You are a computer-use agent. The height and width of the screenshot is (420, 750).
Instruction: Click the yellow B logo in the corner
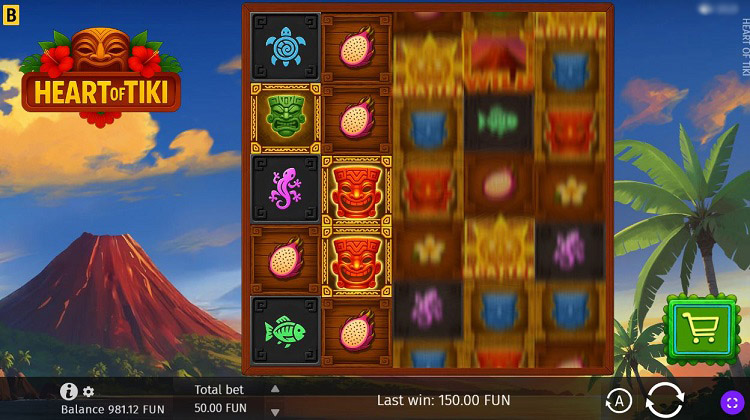[11, 12]
